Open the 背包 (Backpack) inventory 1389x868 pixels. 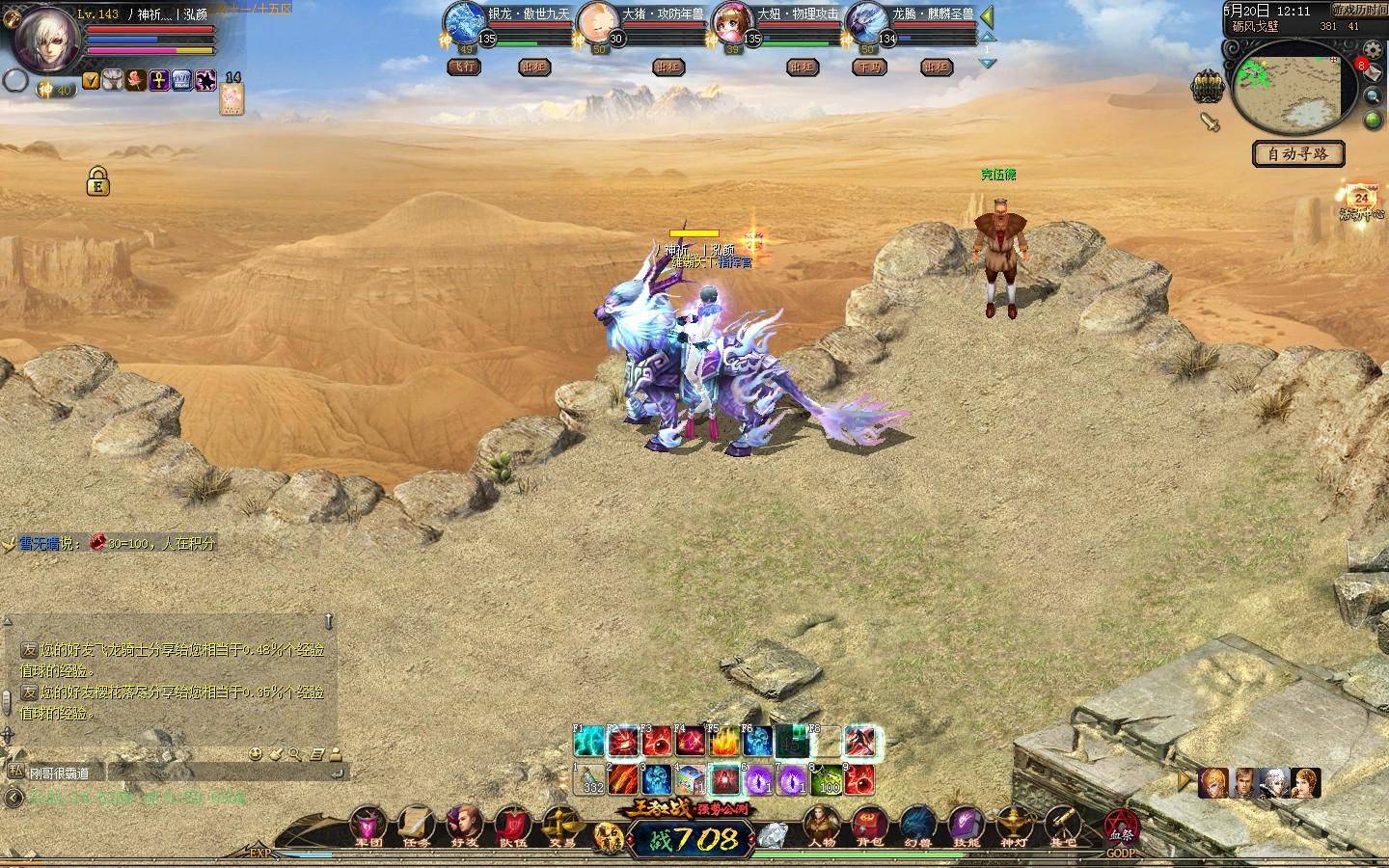pyautogui.click(x=870, y=826)
